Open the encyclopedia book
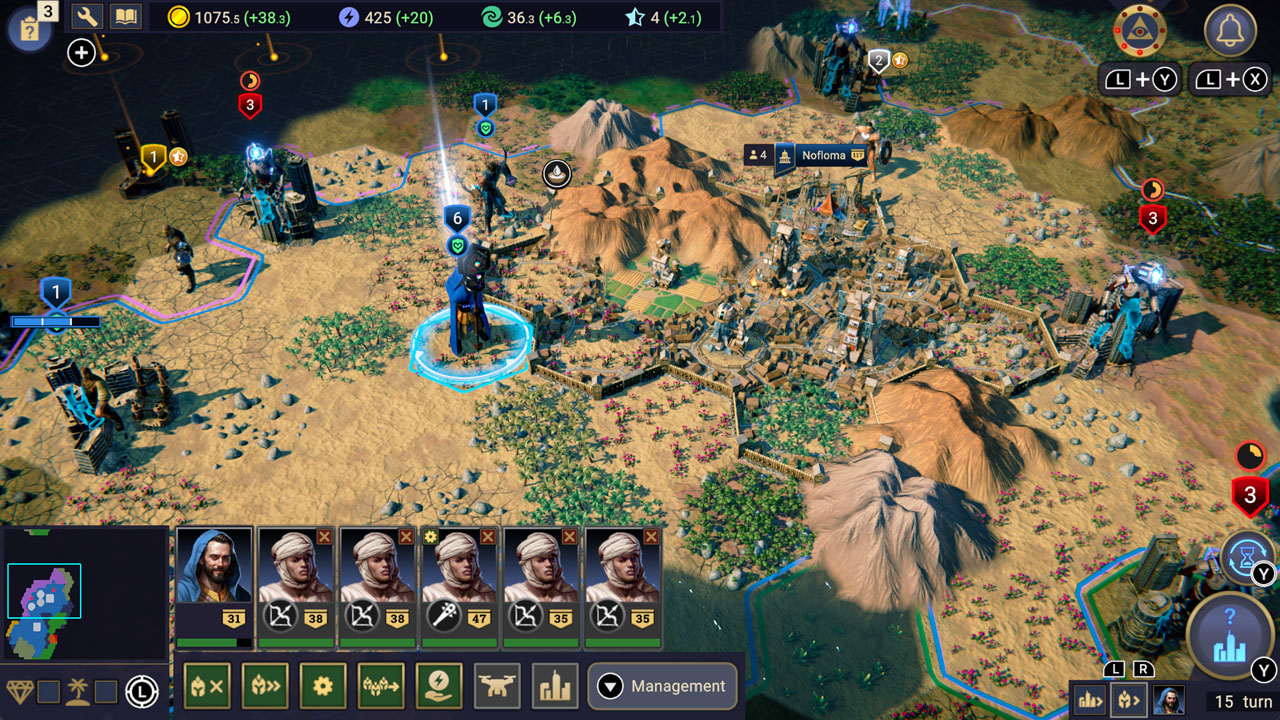1280x720 pixels. (125, 16)
